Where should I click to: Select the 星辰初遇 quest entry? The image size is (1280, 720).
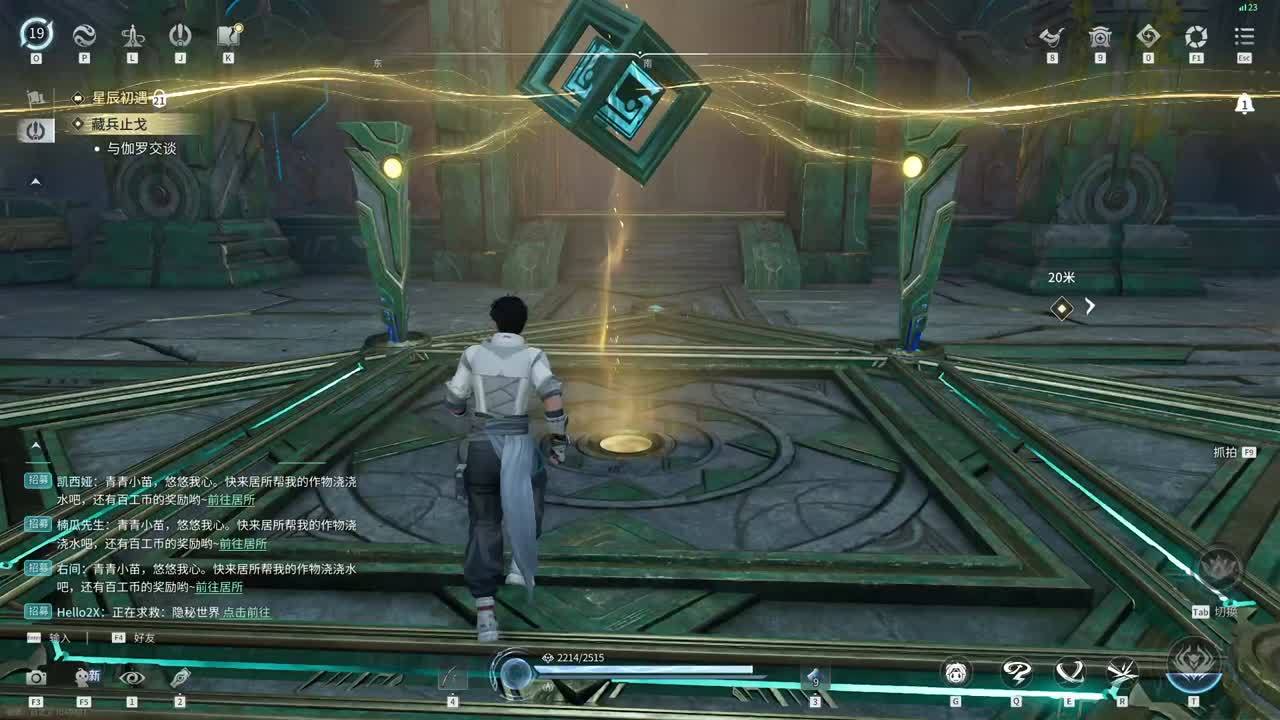tap(120, 98)
